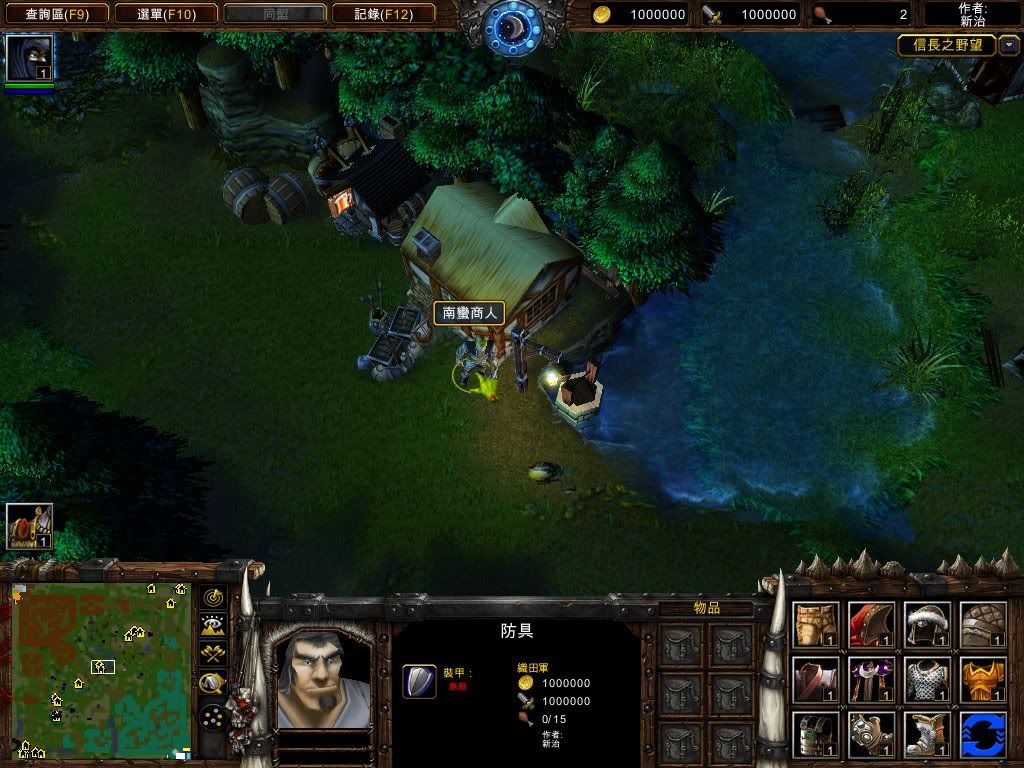Image resolution: width=1024 pixels, height=768 pixels.
Task: Toggle minimap creep camp display button
Action: coord(213,684)
